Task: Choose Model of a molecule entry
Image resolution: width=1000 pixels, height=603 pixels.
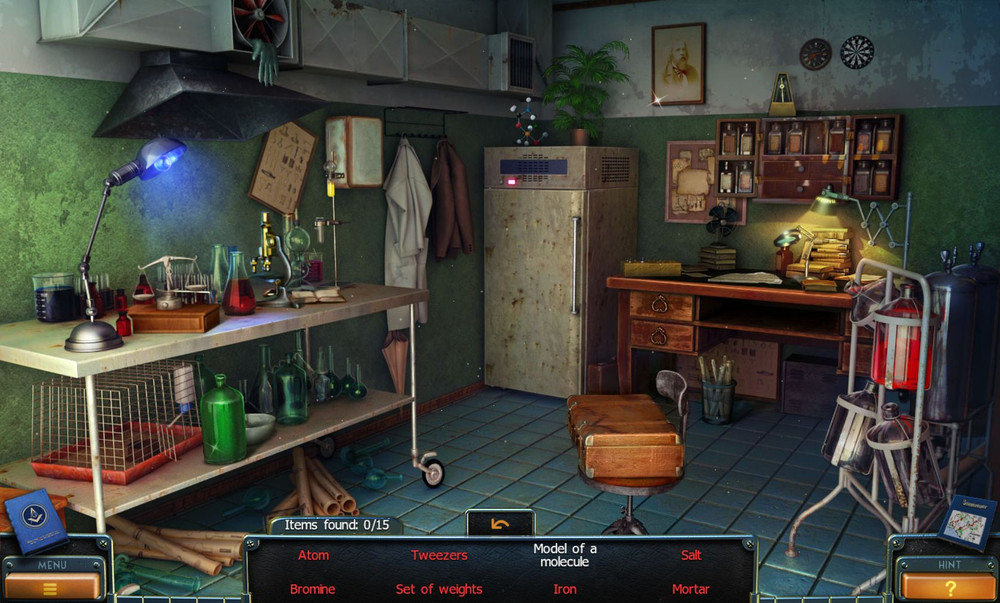Action: (x=565, y=555)
